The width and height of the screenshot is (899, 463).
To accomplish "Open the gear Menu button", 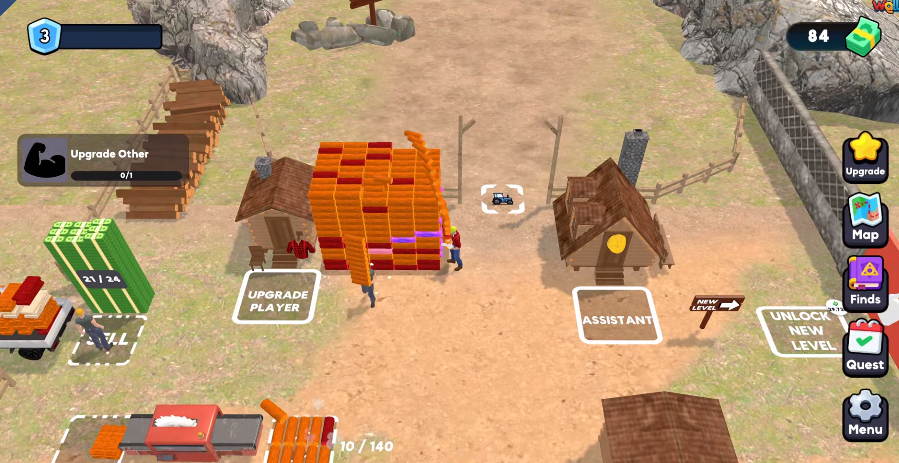I will coord(865,413).
